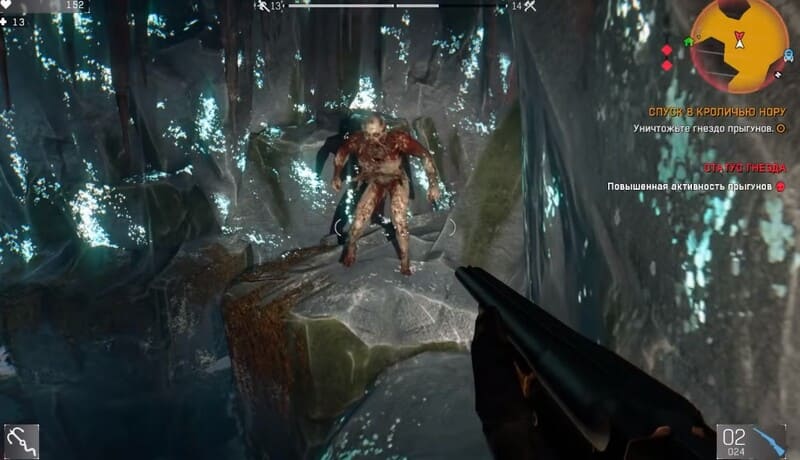Screen dimensions: 800x460
Task: Click the circular orange minimap
Action: click(x=739, y=45)
